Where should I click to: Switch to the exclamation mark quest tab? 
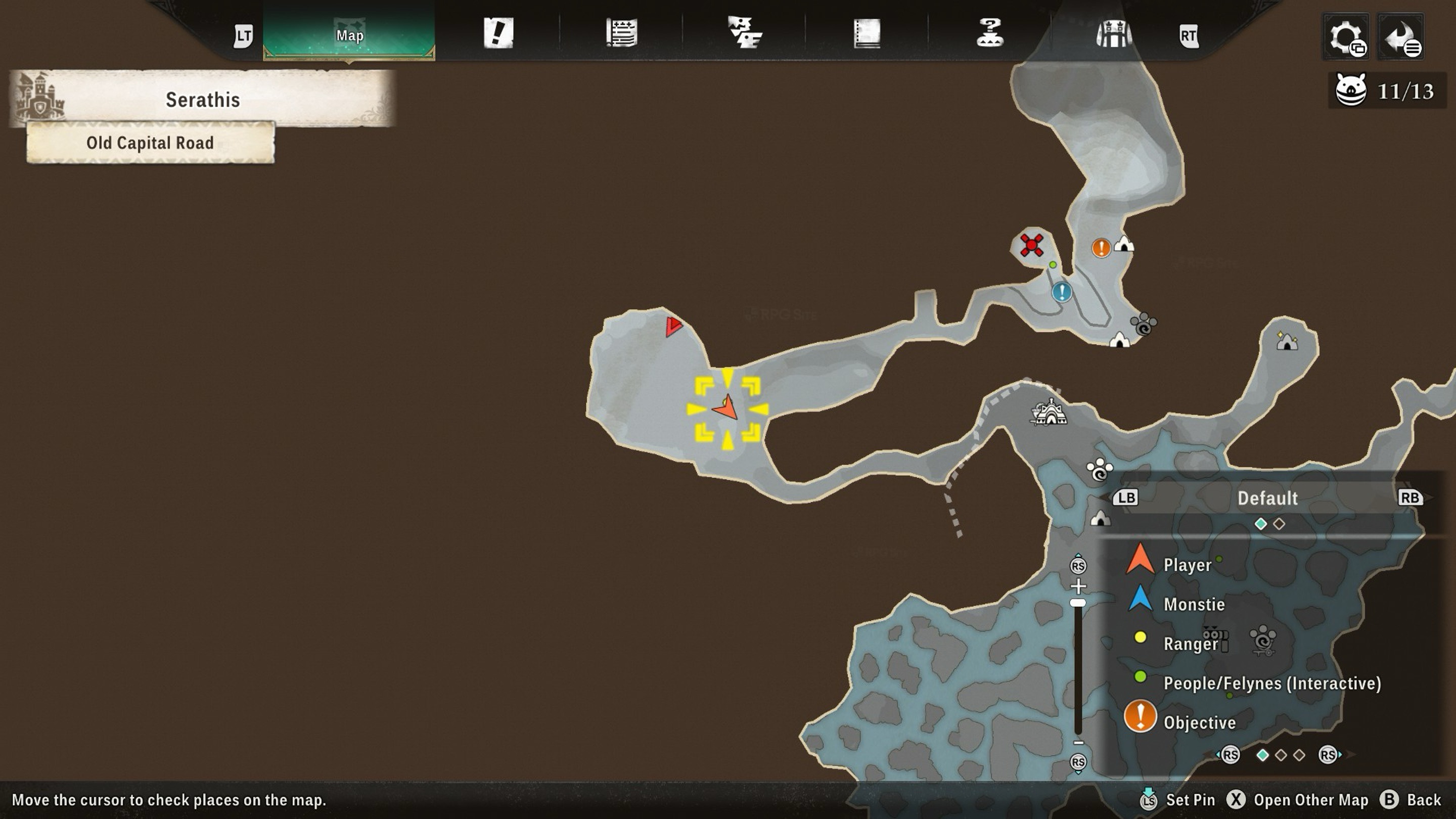point(498,33)
